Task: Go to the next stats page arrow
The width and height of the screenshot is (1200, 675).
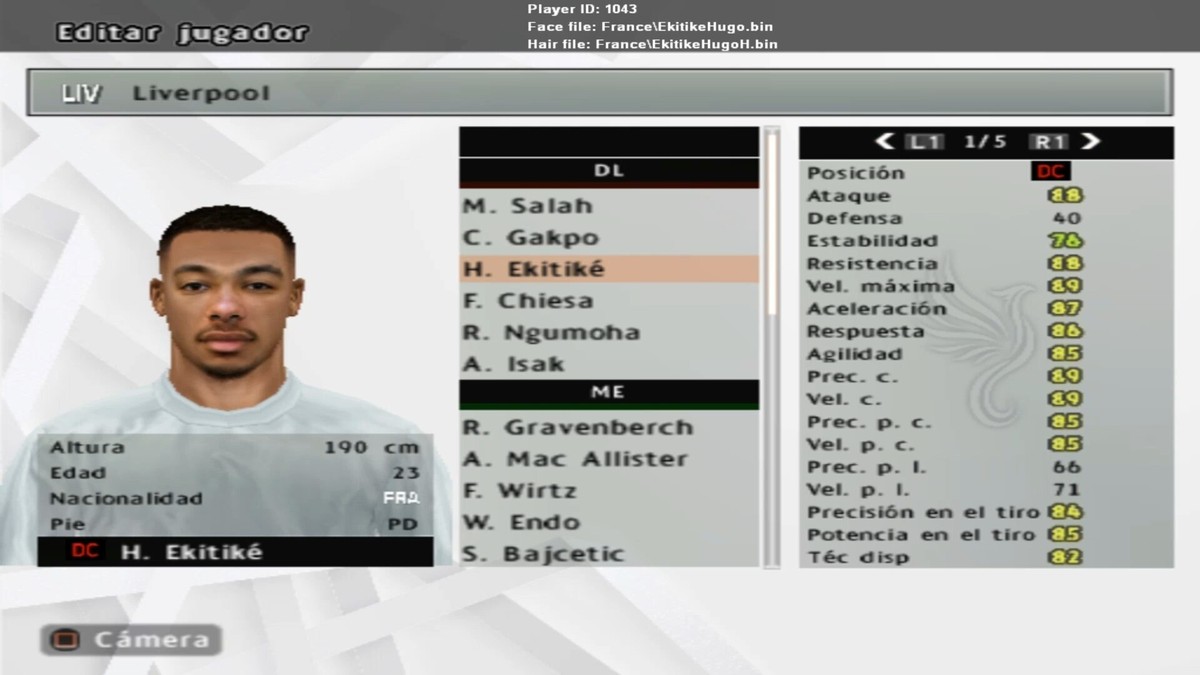Action: pyautogui.click(x=1091, y=142)
